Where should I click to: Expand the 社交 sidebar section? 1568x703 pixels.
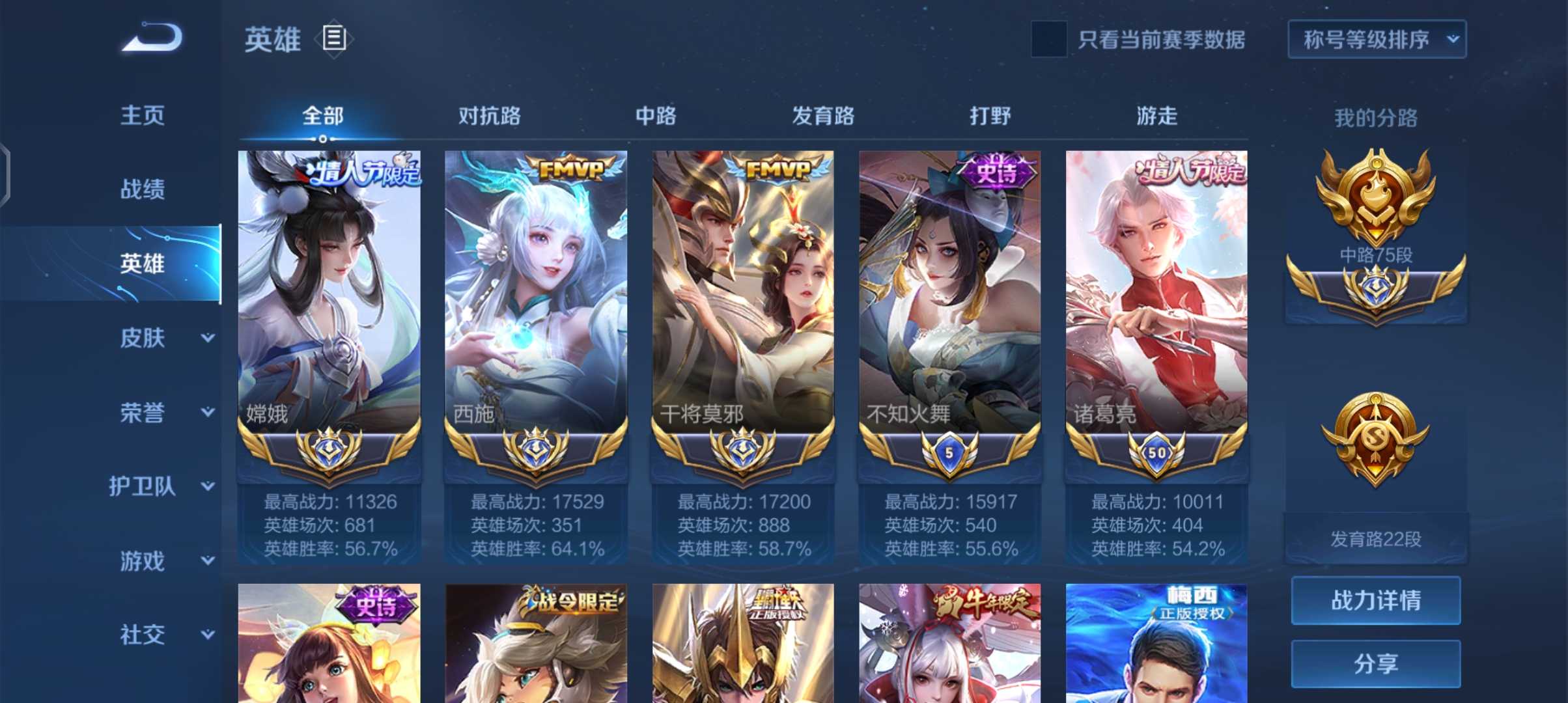143,635
